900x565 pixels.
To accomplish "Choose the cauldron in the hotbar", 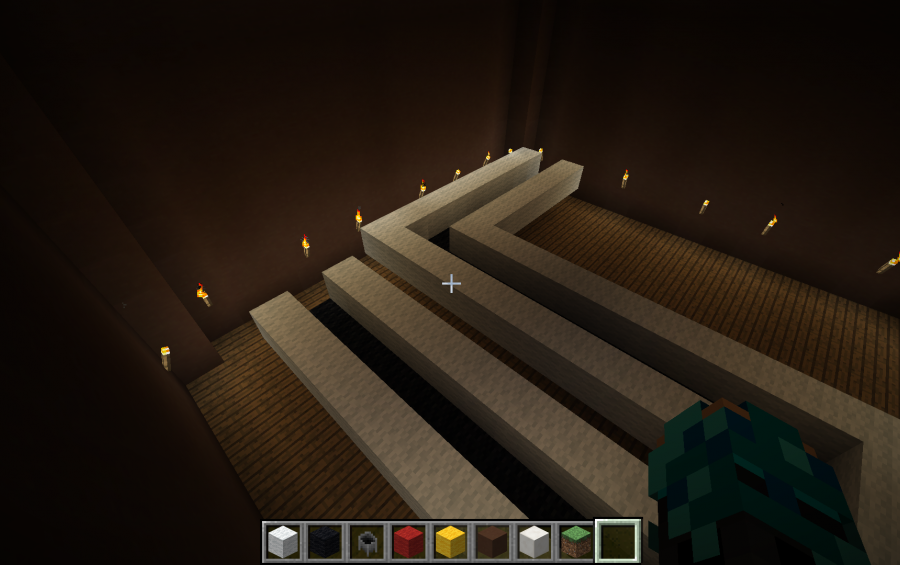I will point(367,542).
